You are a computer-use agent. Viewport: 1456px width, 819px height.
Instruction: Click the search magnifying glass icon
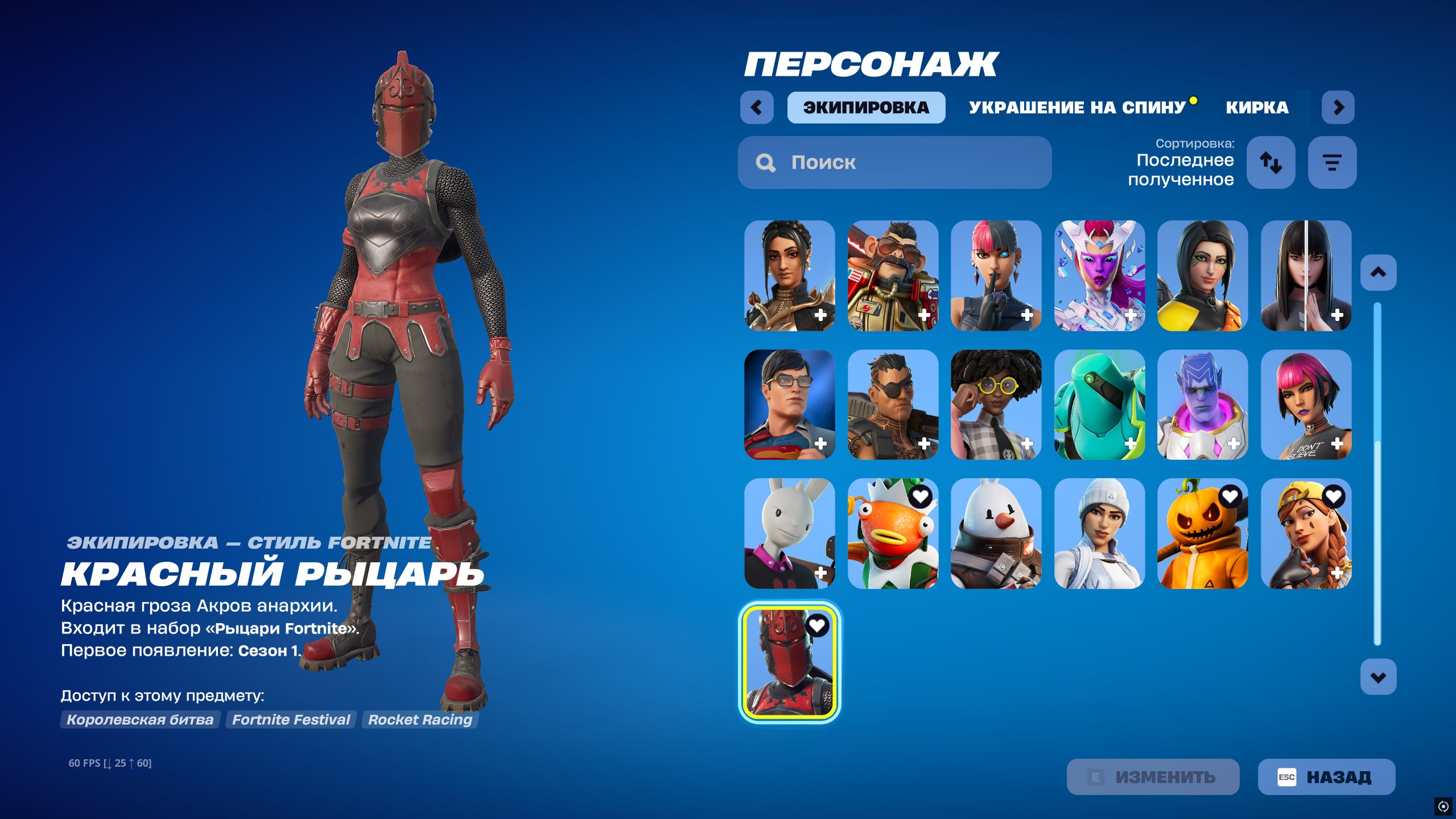click(765, 163)
